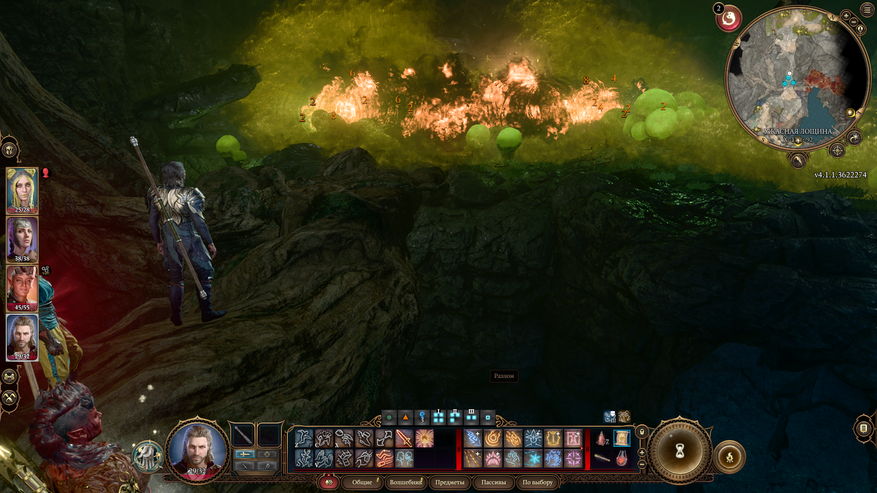
Task: Use the red potion in hotbar
Action: 602,438
